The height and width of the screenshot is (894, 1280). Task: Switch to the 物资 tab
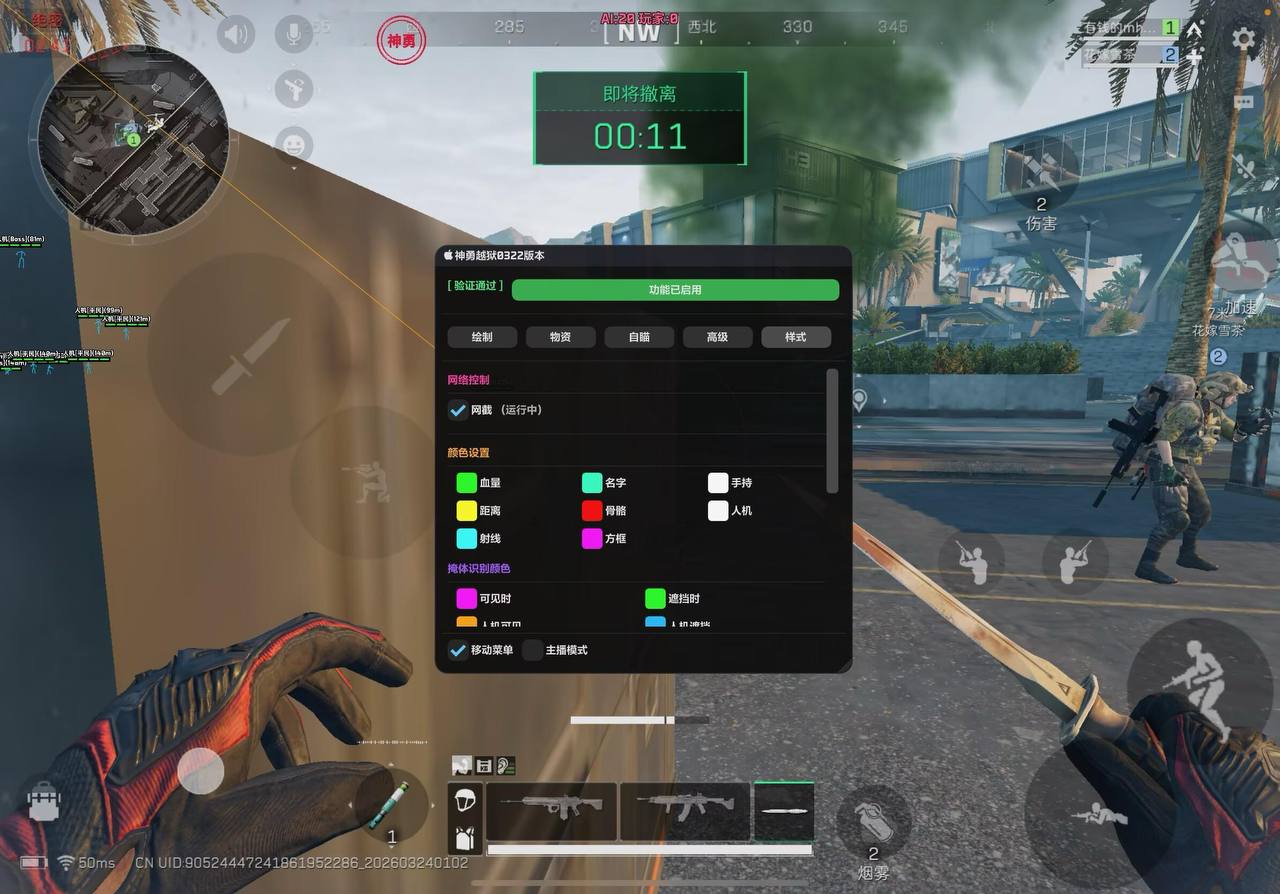560,337
